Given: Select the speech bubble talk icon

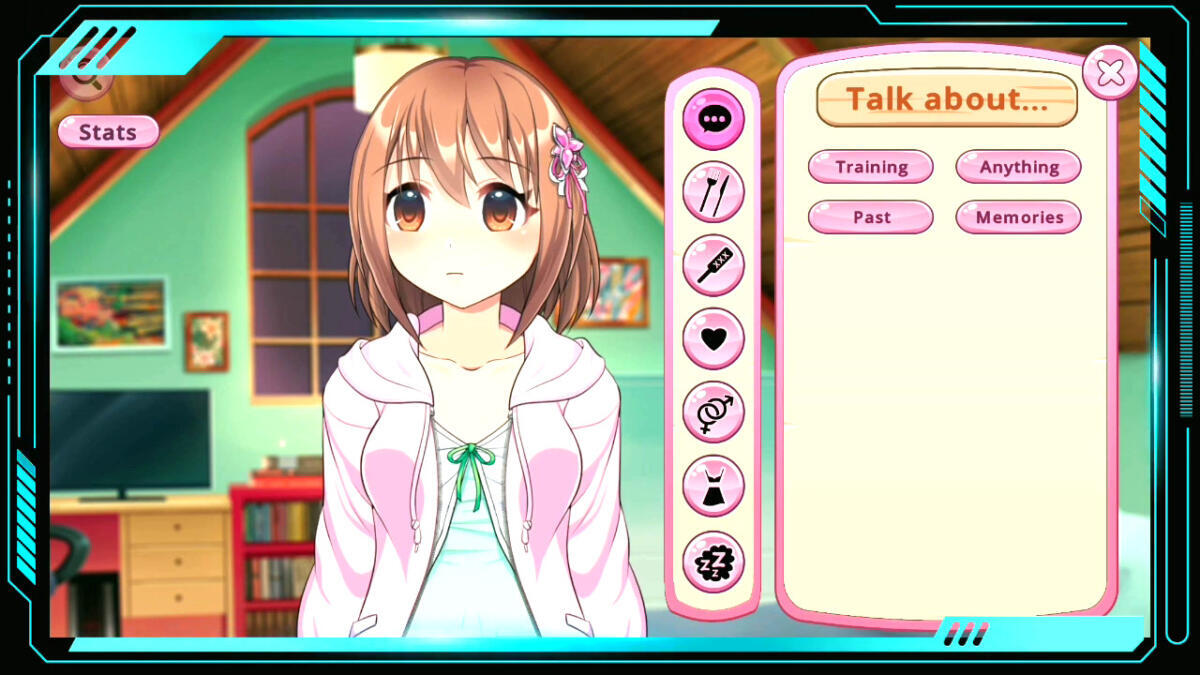Looking at the screenshot, I should [x=713, y=120].
